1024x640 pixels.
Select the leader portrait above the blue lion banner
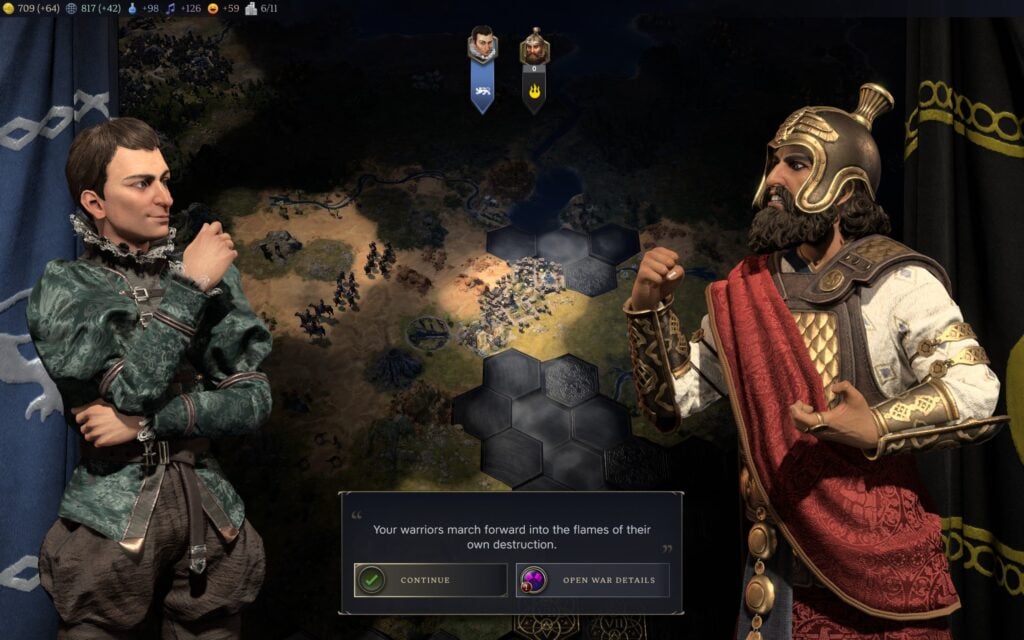coord(483,45)
